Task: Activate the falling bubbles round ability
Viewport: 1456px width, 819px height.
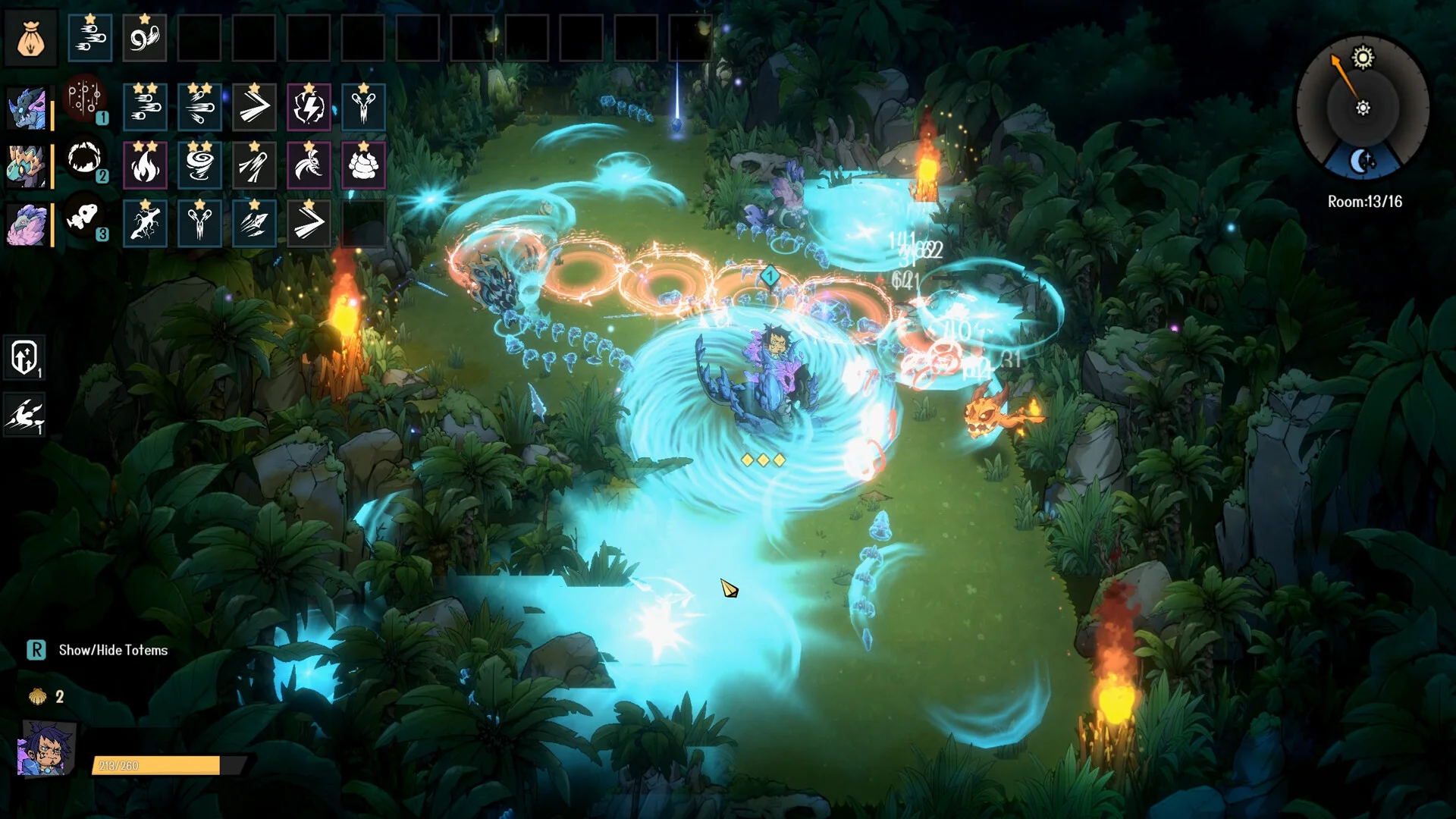Action: click(84, 99)
